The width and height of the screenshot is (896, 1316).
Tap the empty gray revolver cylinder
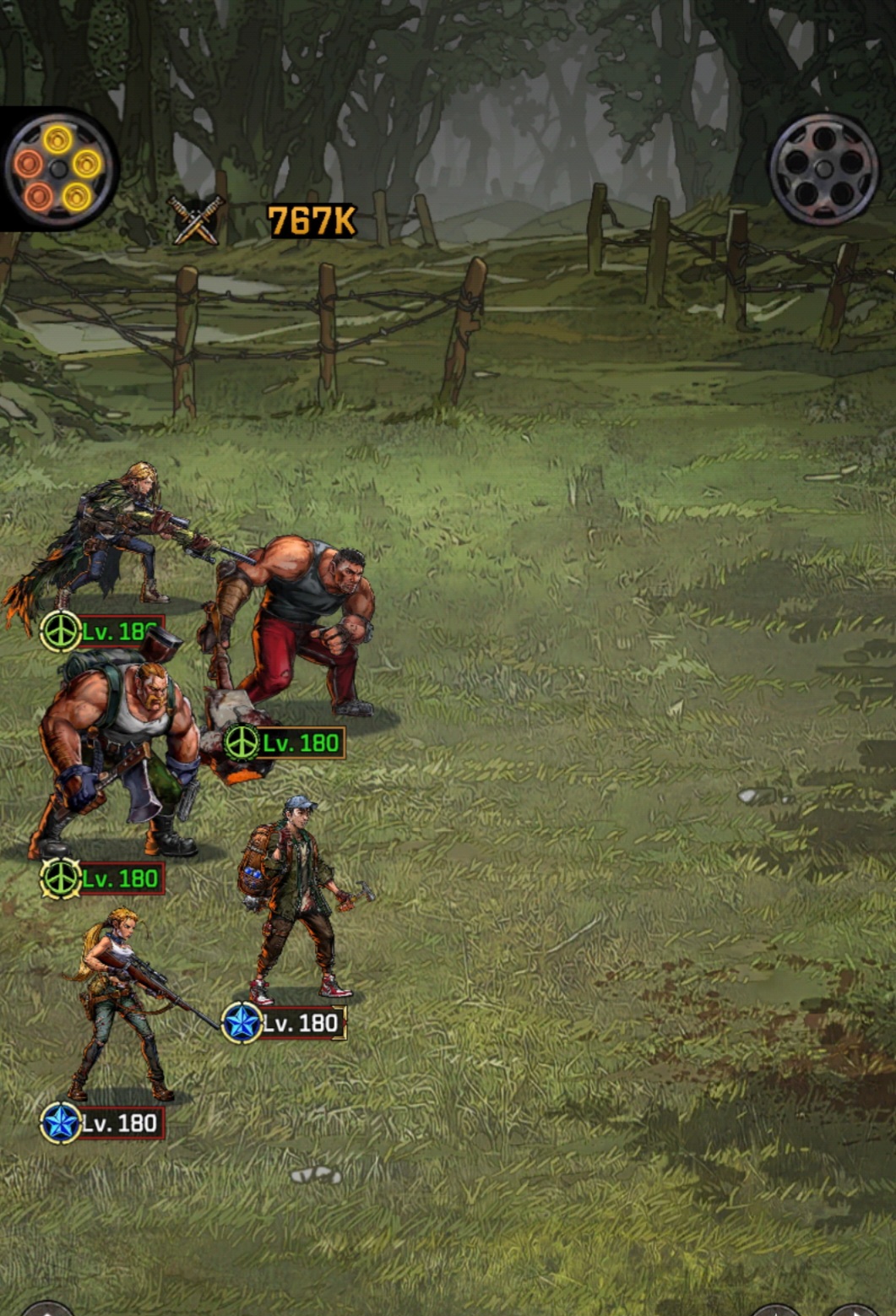[x=823, y=170]
